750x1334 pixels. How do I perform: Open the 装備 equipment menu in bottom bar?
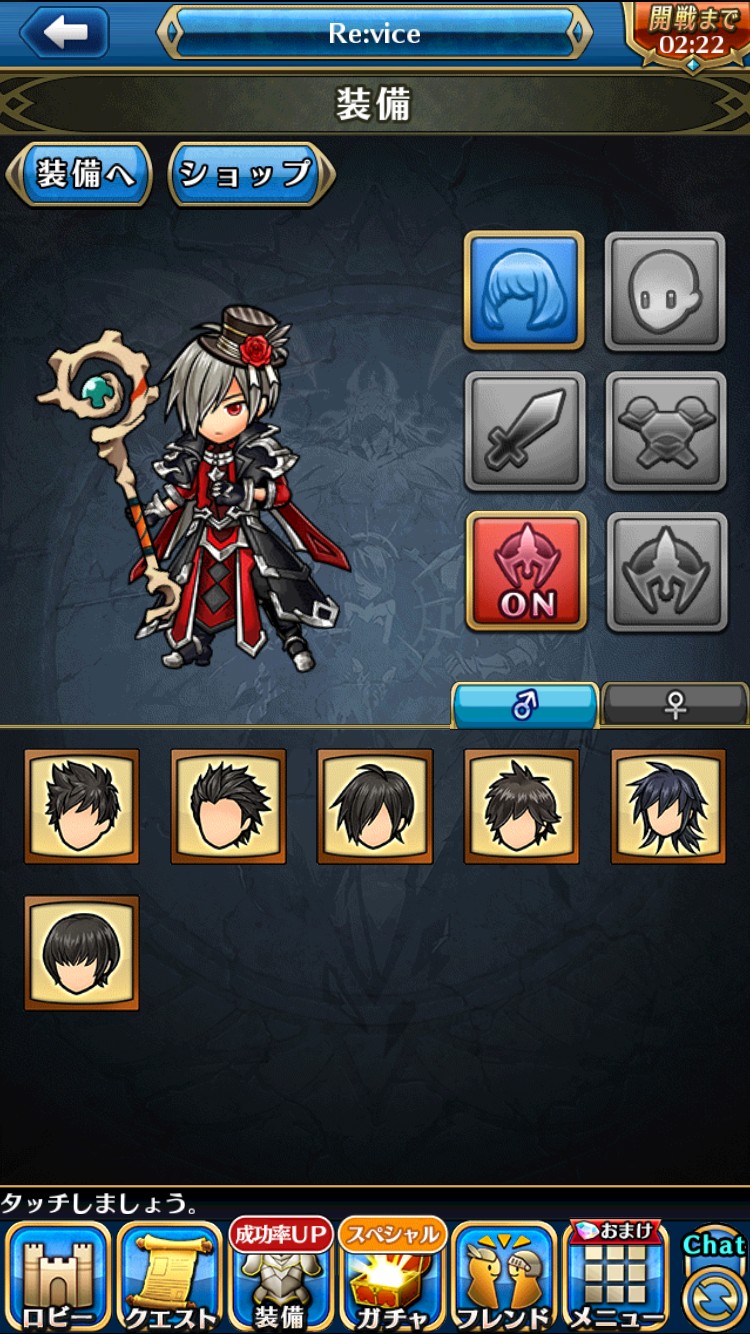(281, 1278)
